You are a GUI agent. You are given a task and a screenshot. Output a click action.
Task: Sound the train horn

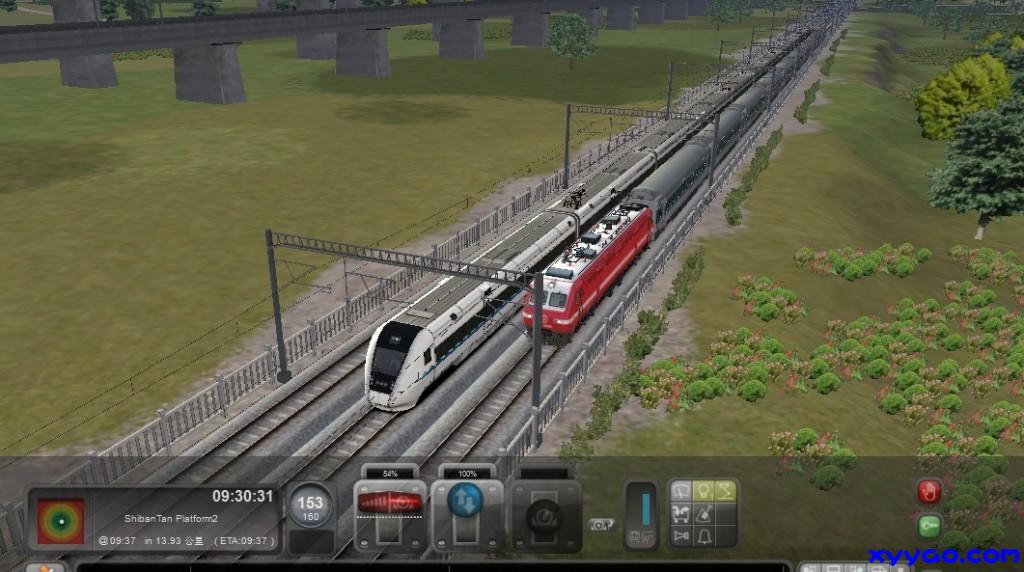[x=682, y=538]
